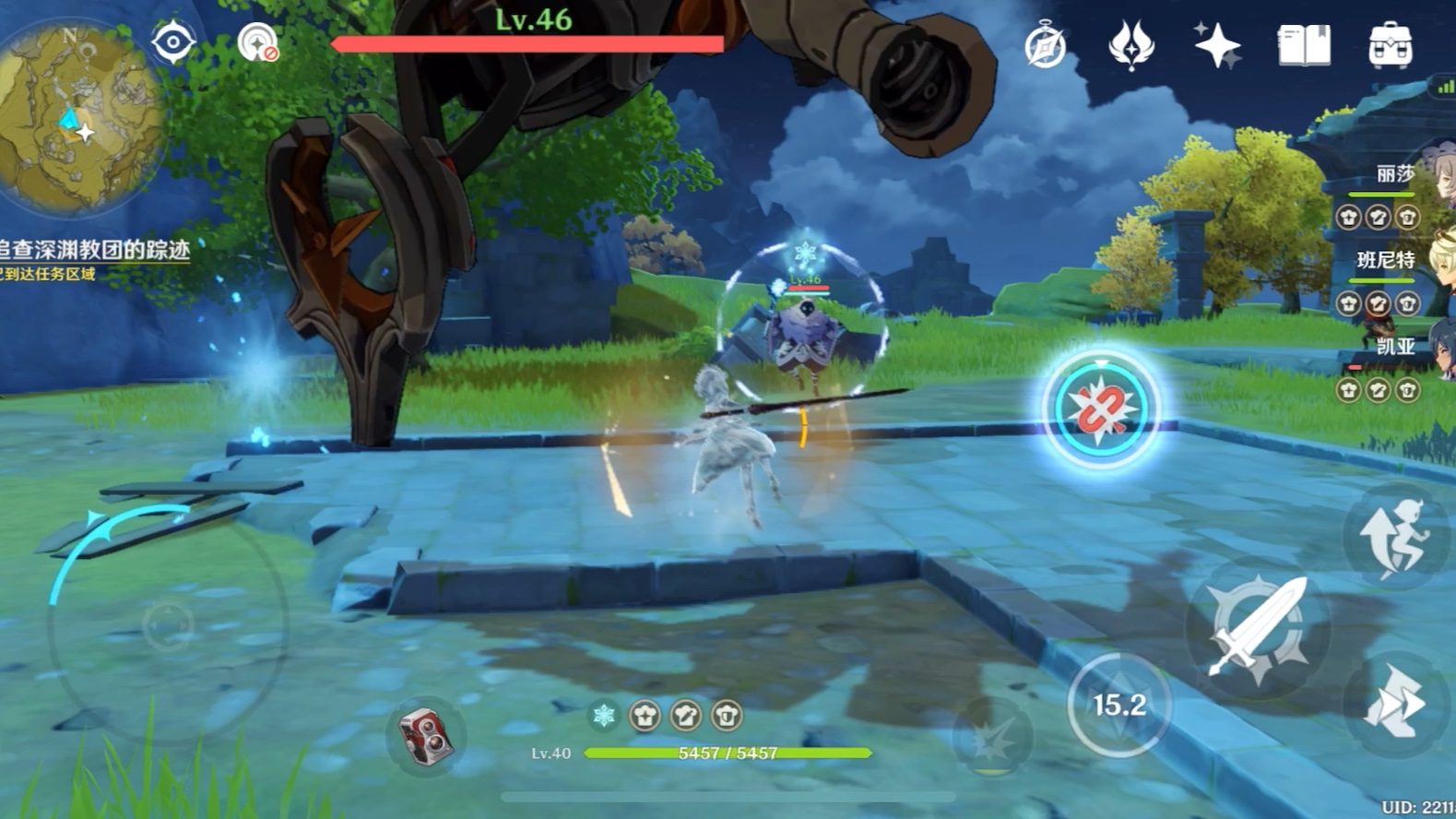
Task: Touch the virtual movement joystick
Action: coord(167,627)
